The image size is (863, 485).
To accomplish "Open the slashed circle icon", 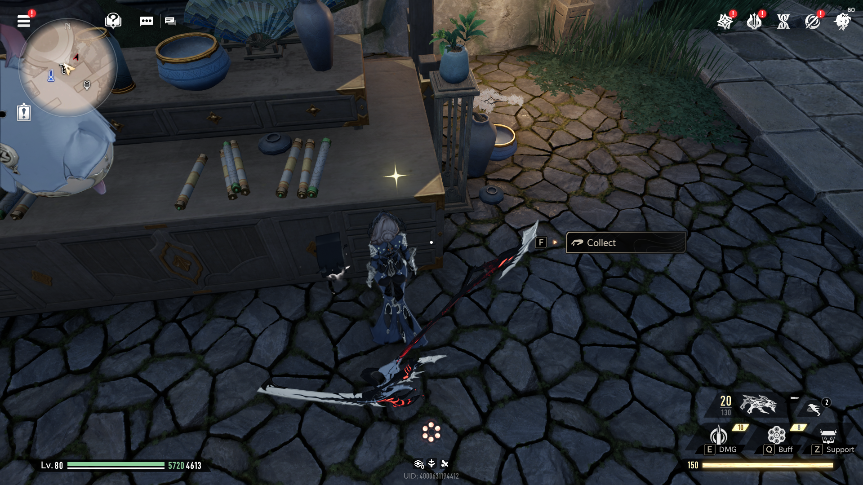I will 813,21.
